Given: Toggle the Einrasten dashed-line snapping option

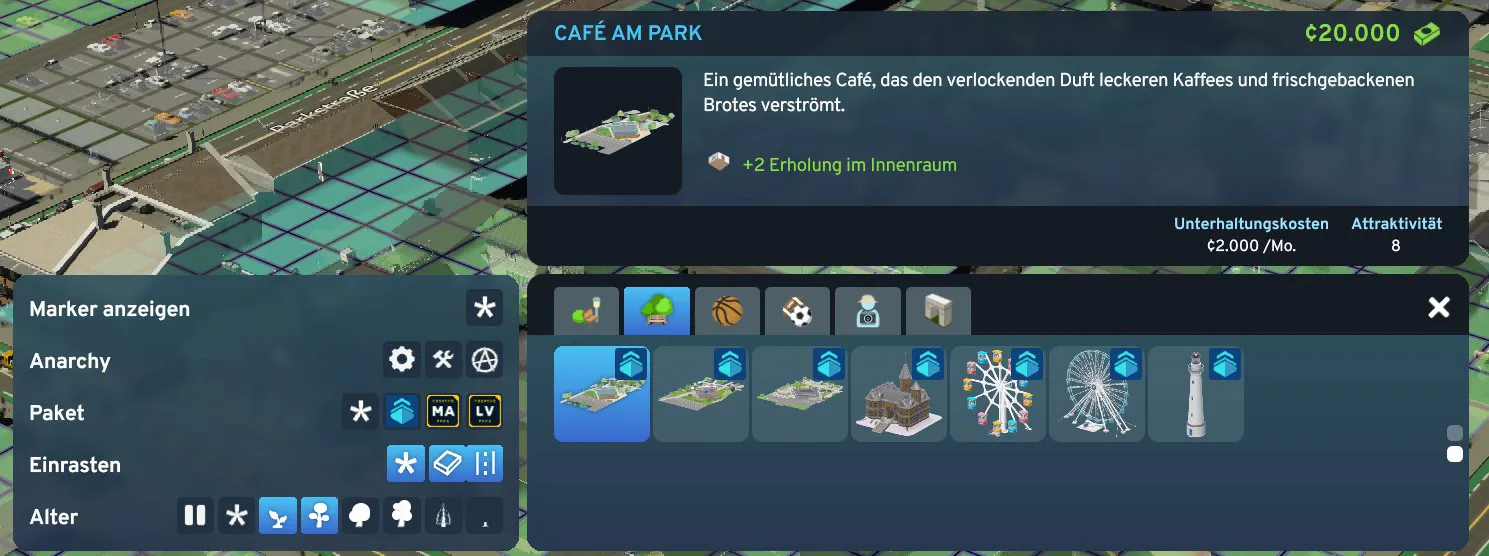Looking at the screenshot, I should 484,464.
